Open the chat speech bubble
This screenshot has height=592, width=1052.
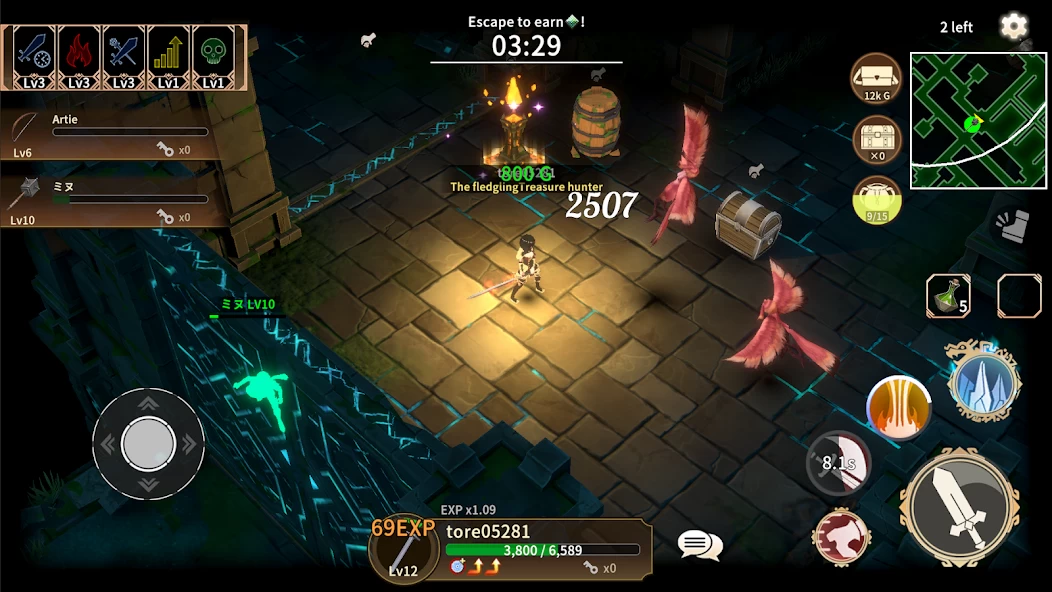point(699,544)
